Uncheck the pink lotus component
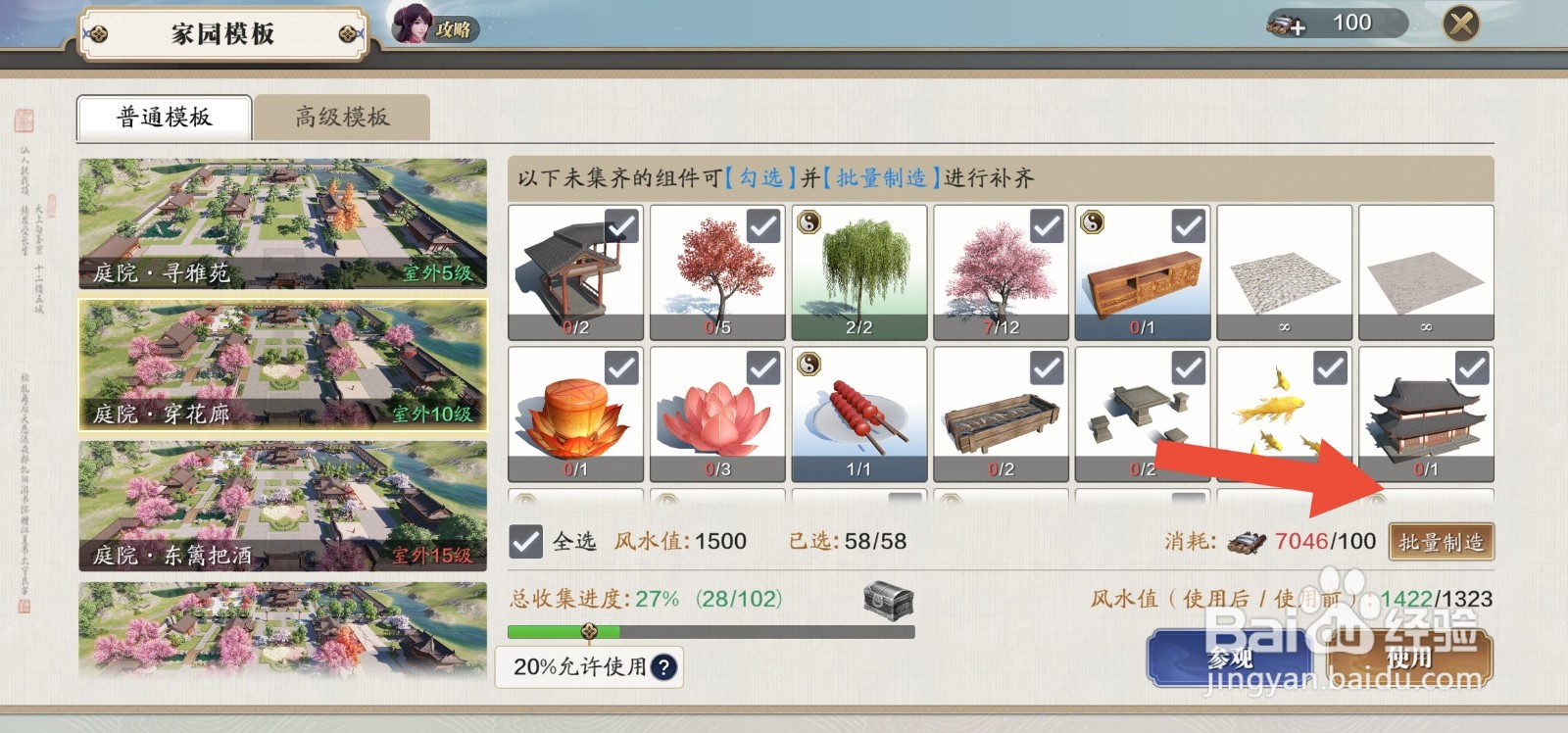 coord(761,366)
